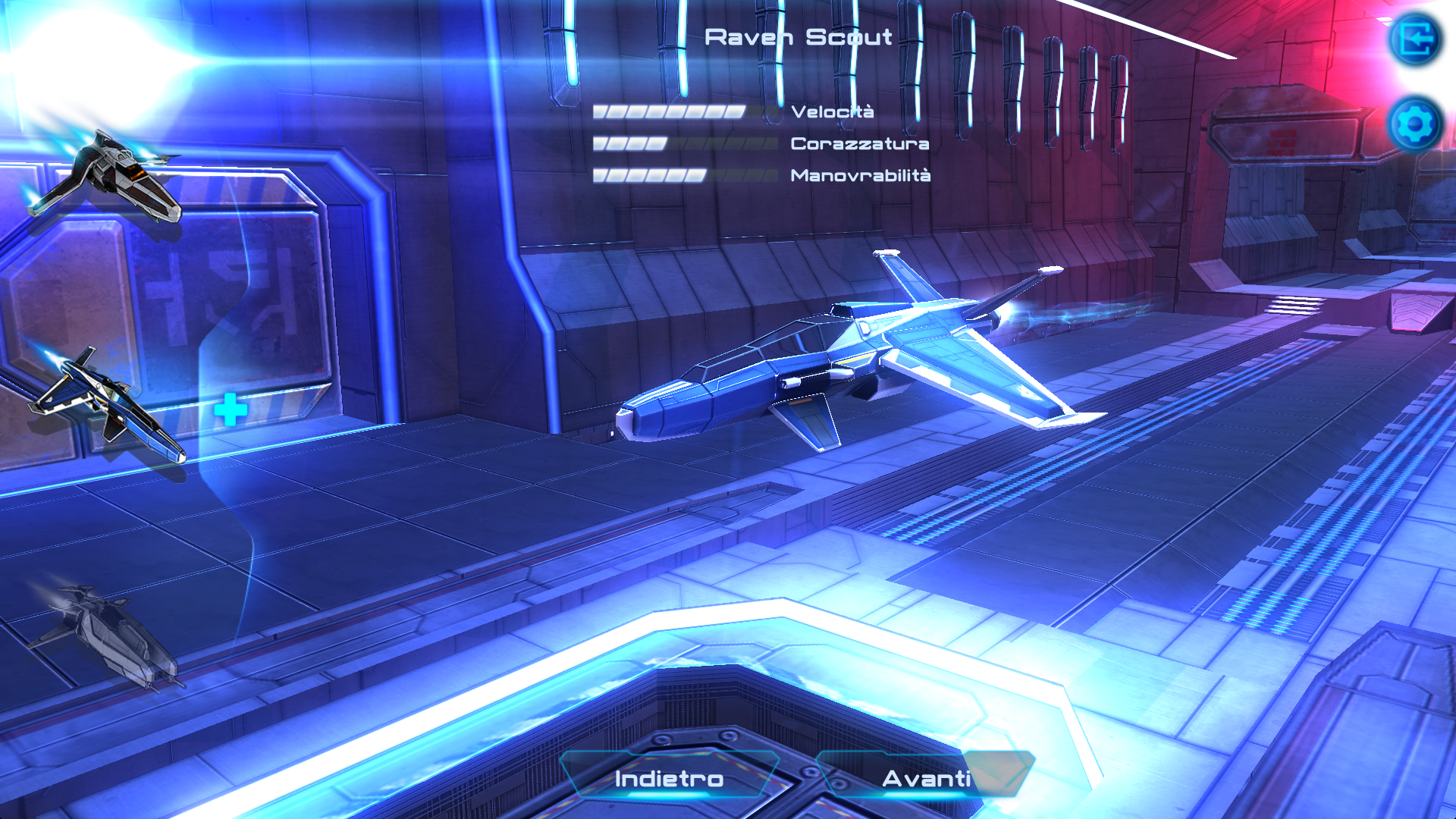Viewport: 1456px width, 819px height.
Task: Click the exit arrow icon
Action: click(x=1415, y=39)
